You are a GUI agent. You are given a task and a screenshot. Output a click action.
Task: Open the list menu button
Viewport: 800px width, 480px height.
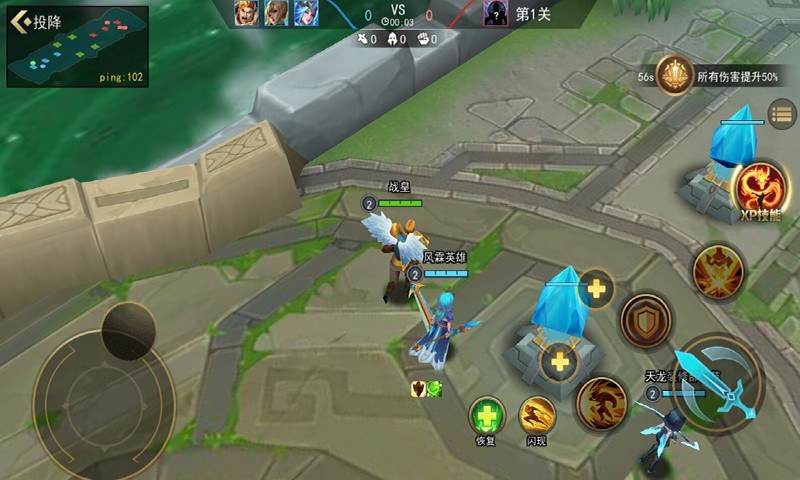click(781, 113)
